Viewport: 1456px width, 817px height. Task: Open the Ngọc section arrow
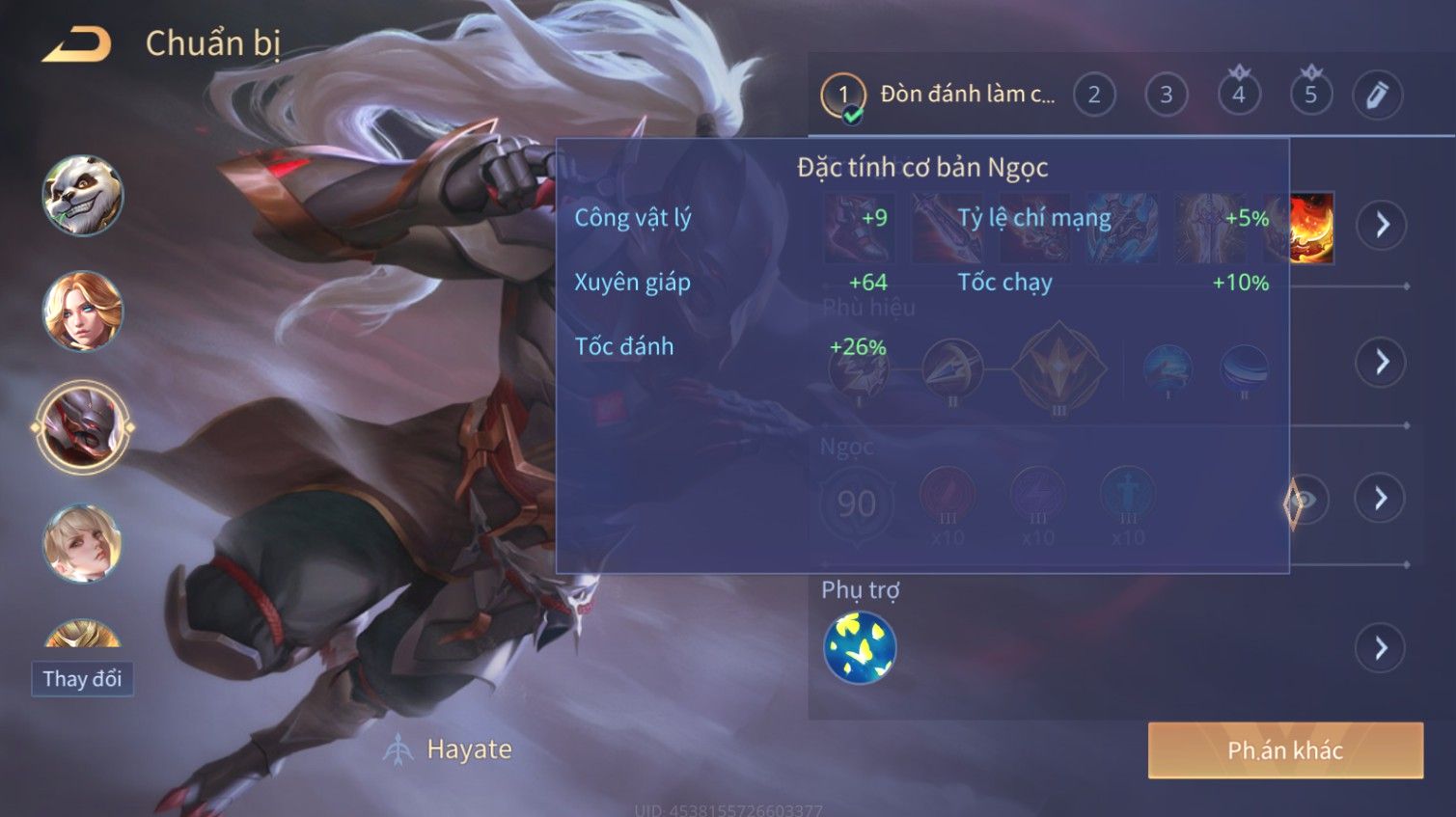(1381, 499)
